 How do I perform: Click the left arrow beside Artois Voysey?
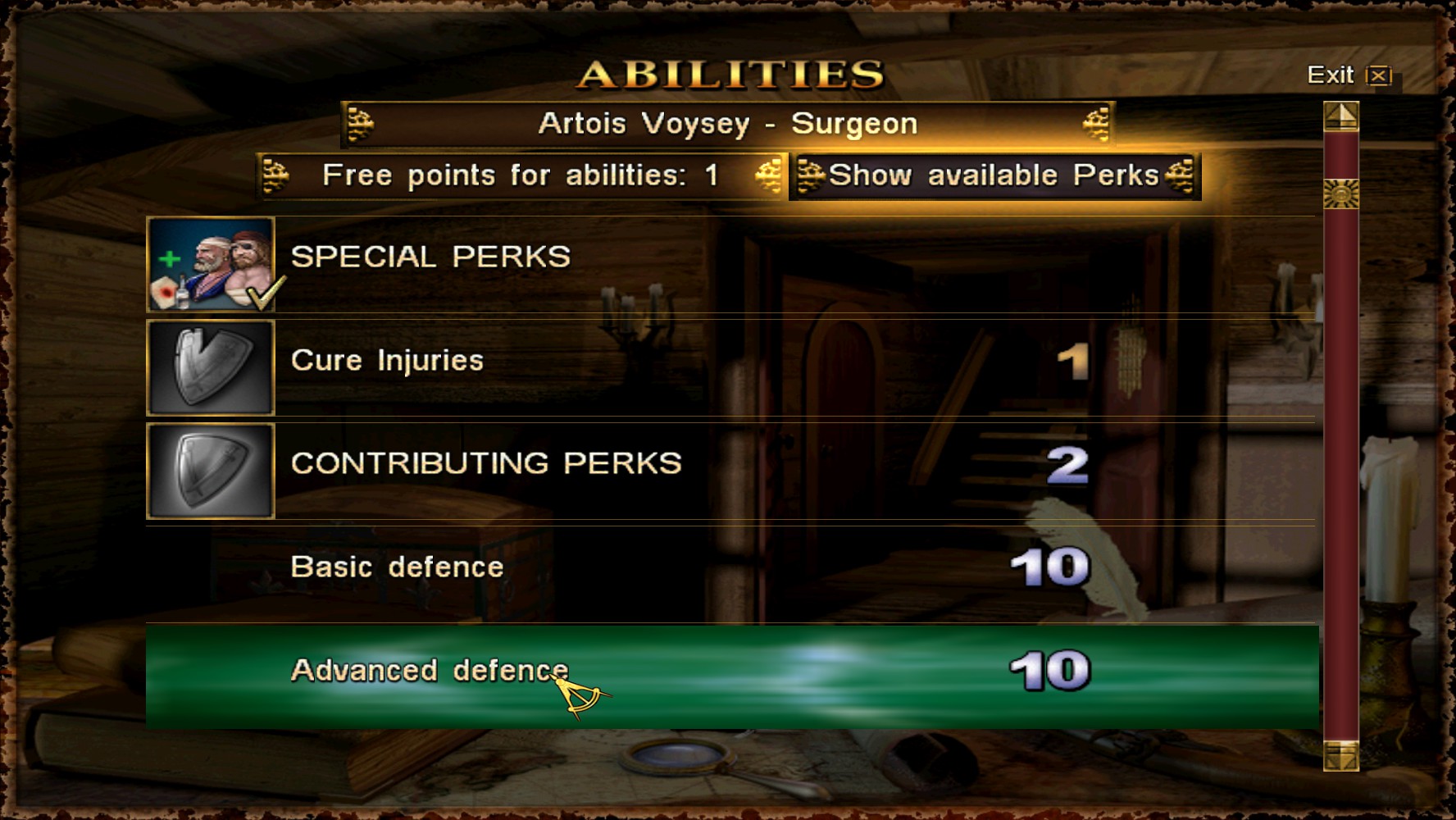pyautogui.click(x=361, y=124)
